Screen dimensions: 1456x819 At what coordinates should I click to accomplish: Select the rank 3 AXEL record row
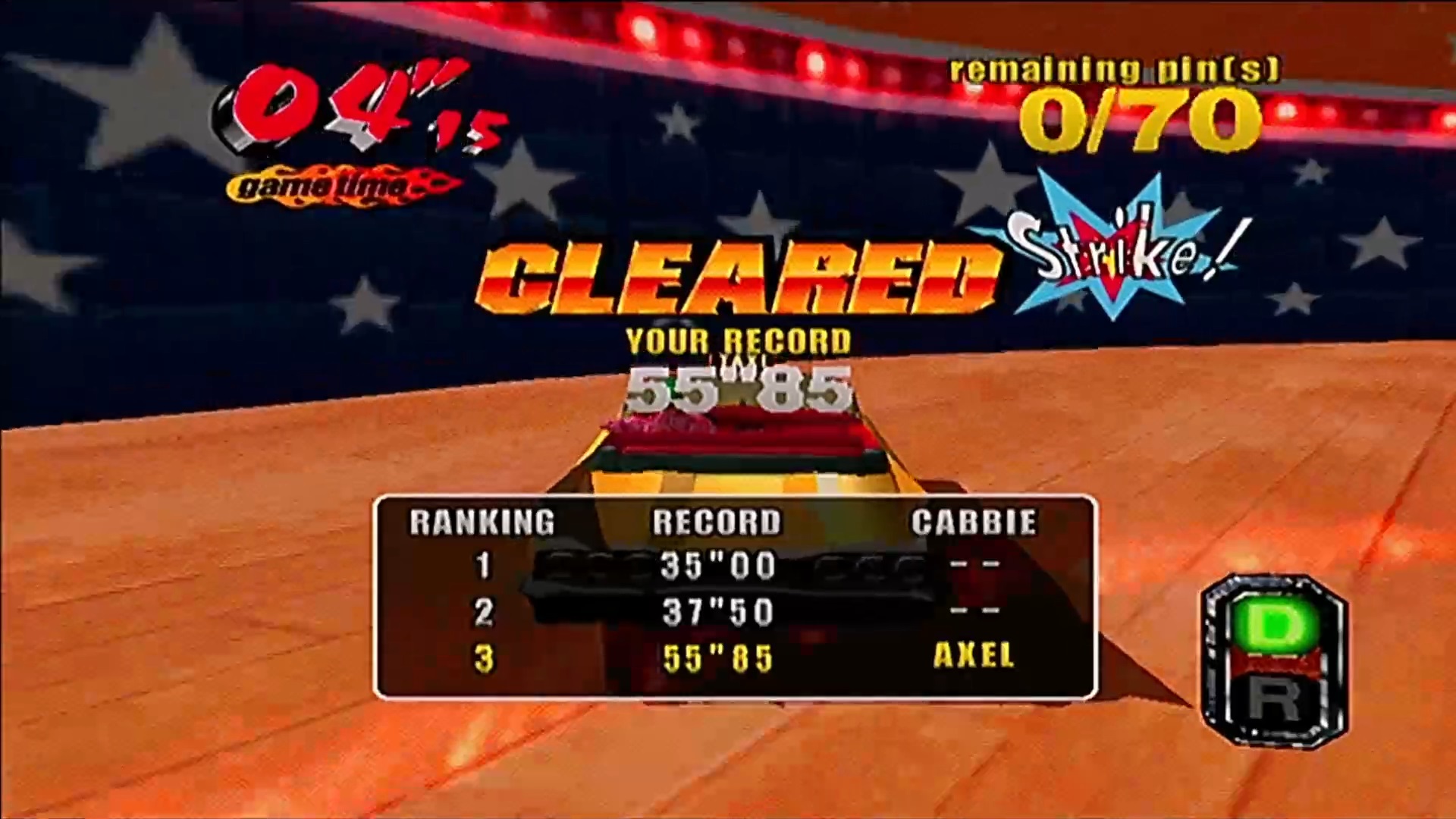coord(734,658)
